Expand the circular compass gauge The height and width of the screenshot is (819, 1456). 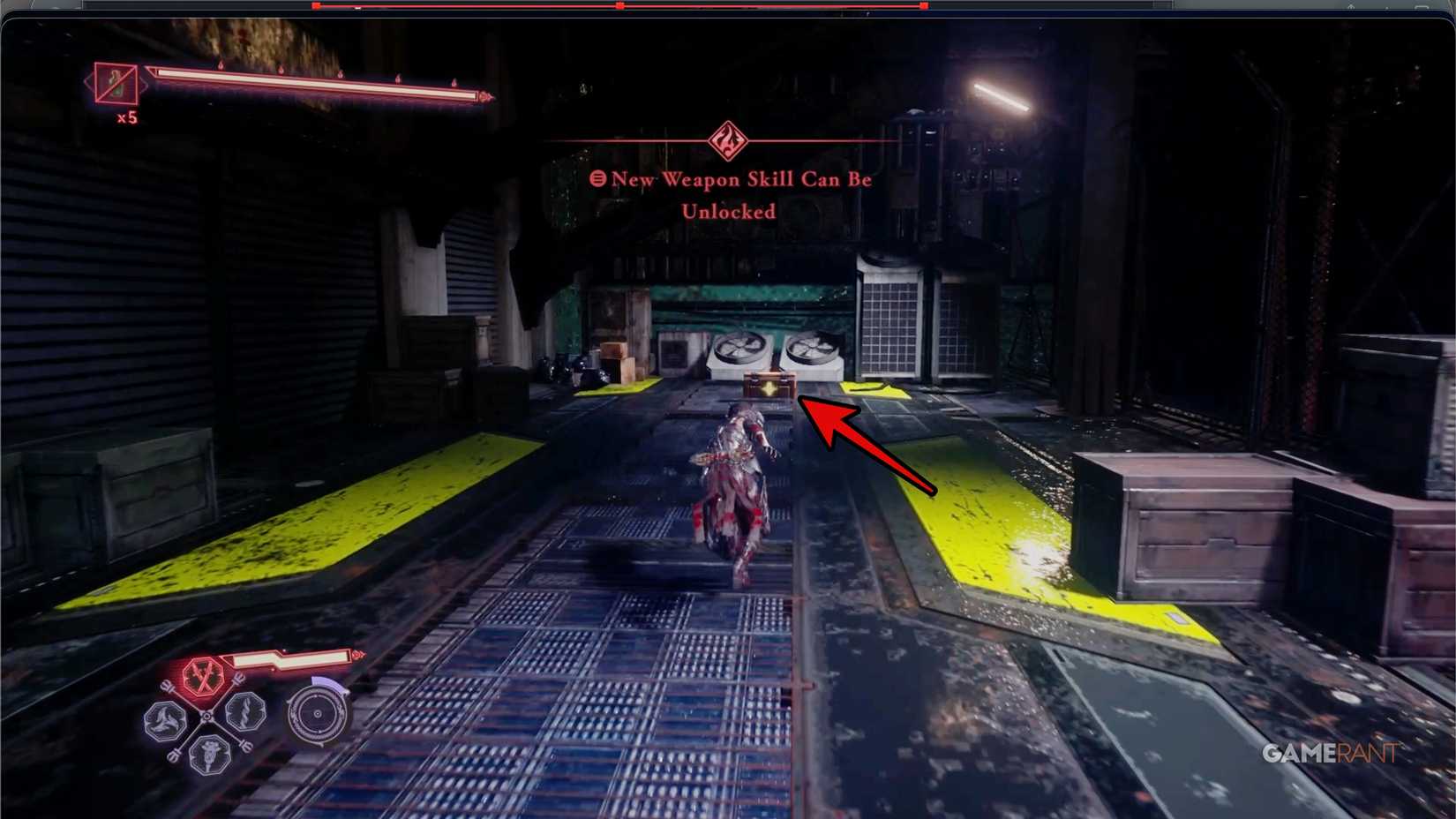(318, 712)
